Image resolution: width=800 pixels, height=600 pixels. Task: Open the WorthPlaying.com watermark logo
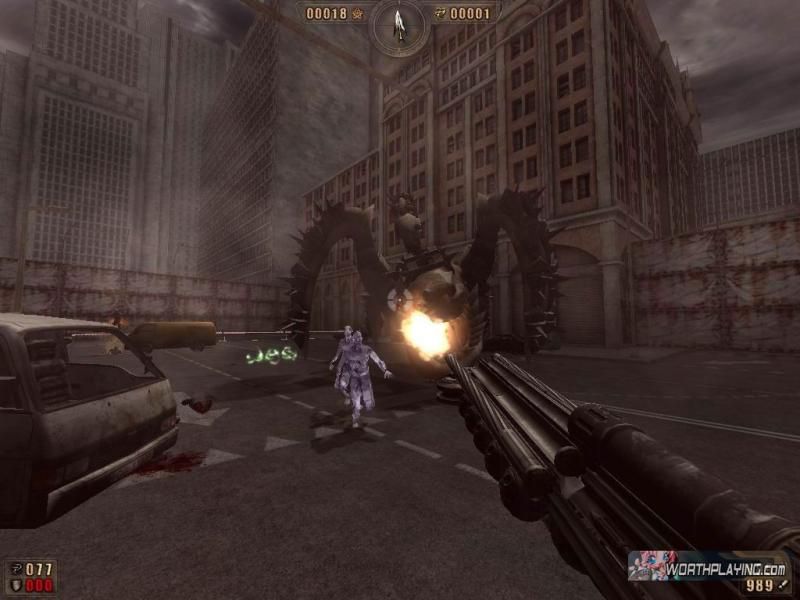pyautogui.click(x=707, y=565)
